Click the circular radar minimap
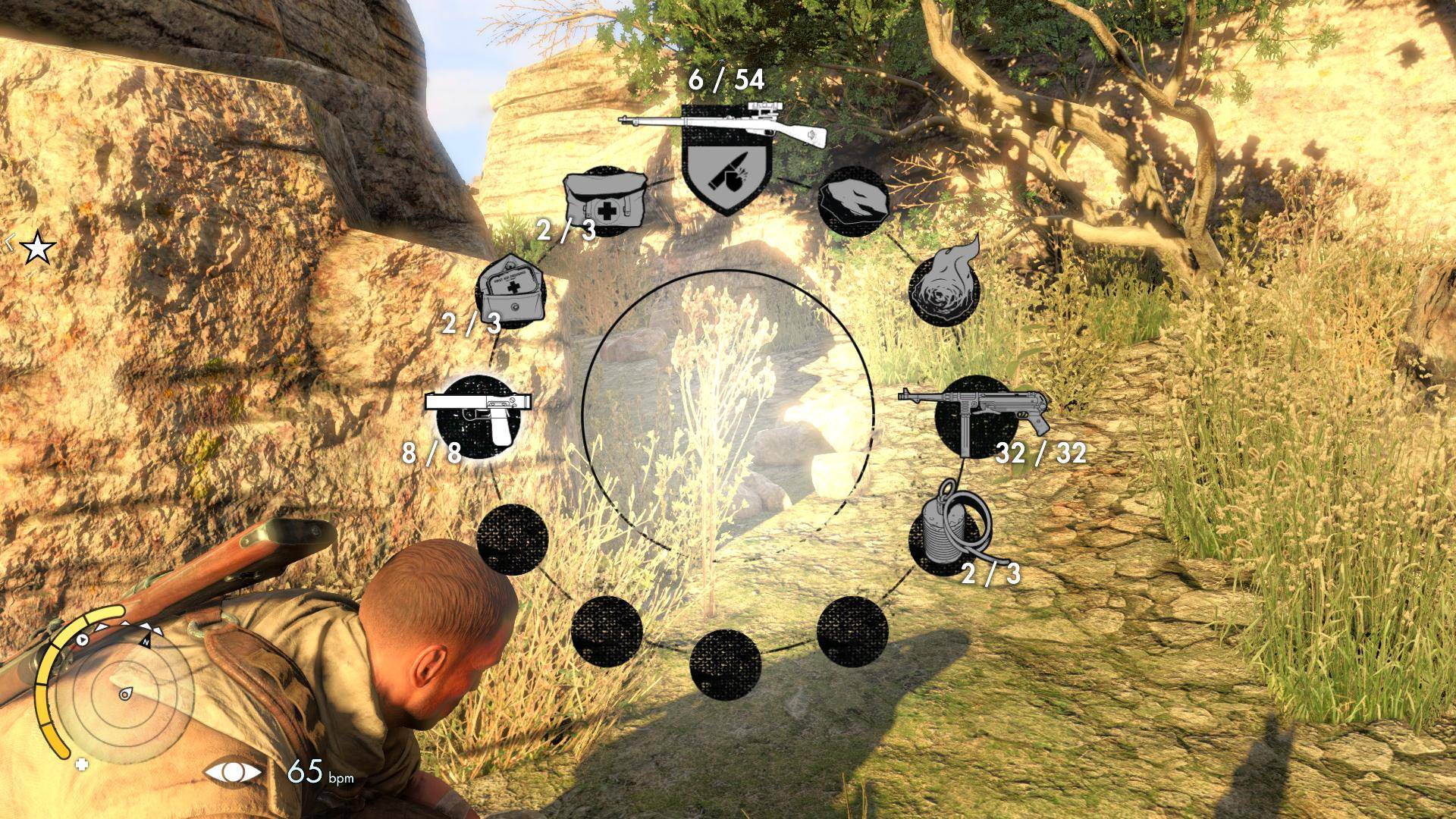The height and width of the screenshot is (819, 1456). (125, 694)
